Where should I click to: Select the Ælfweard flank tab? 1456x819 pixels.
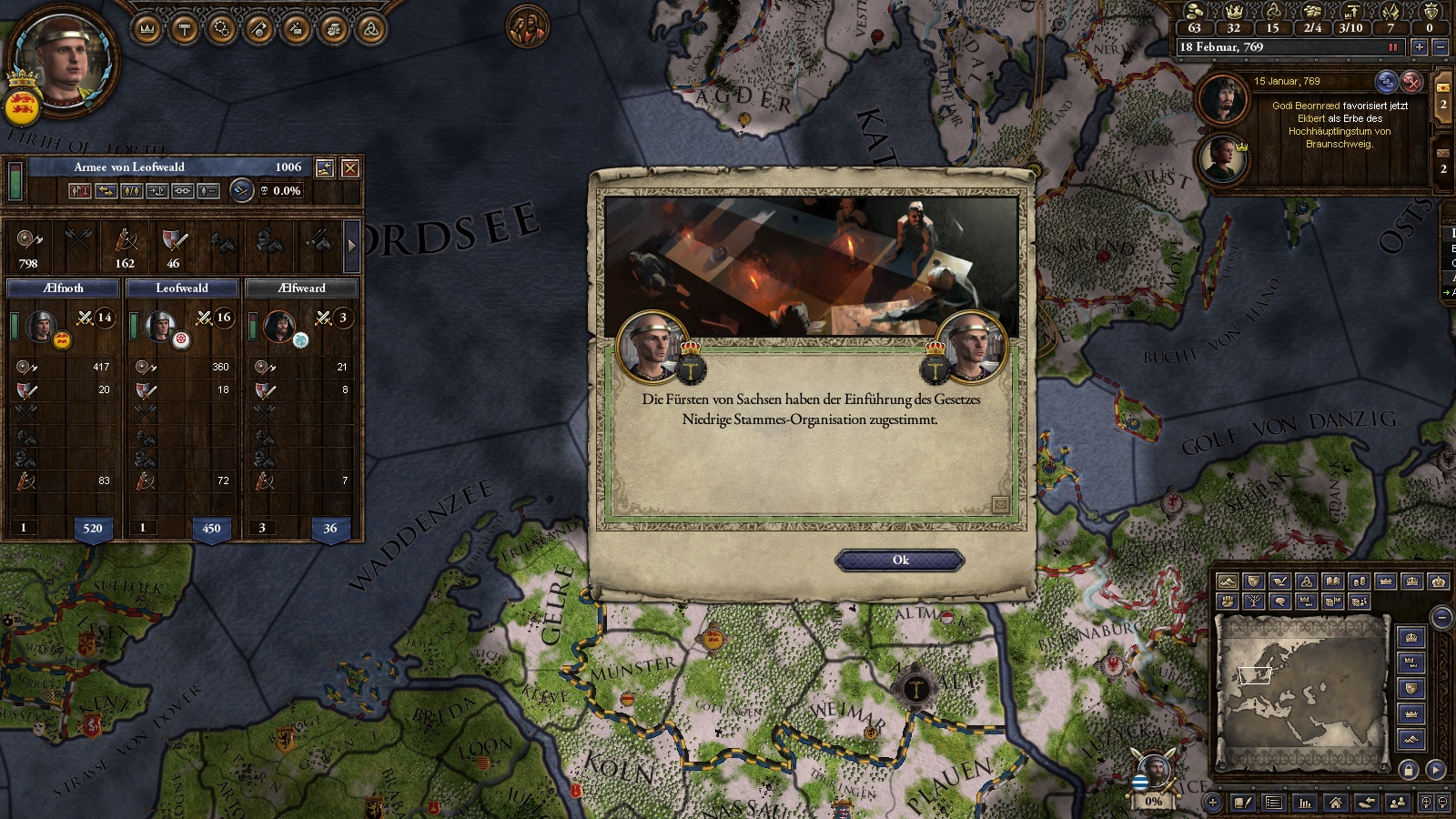tap(301, 288)
